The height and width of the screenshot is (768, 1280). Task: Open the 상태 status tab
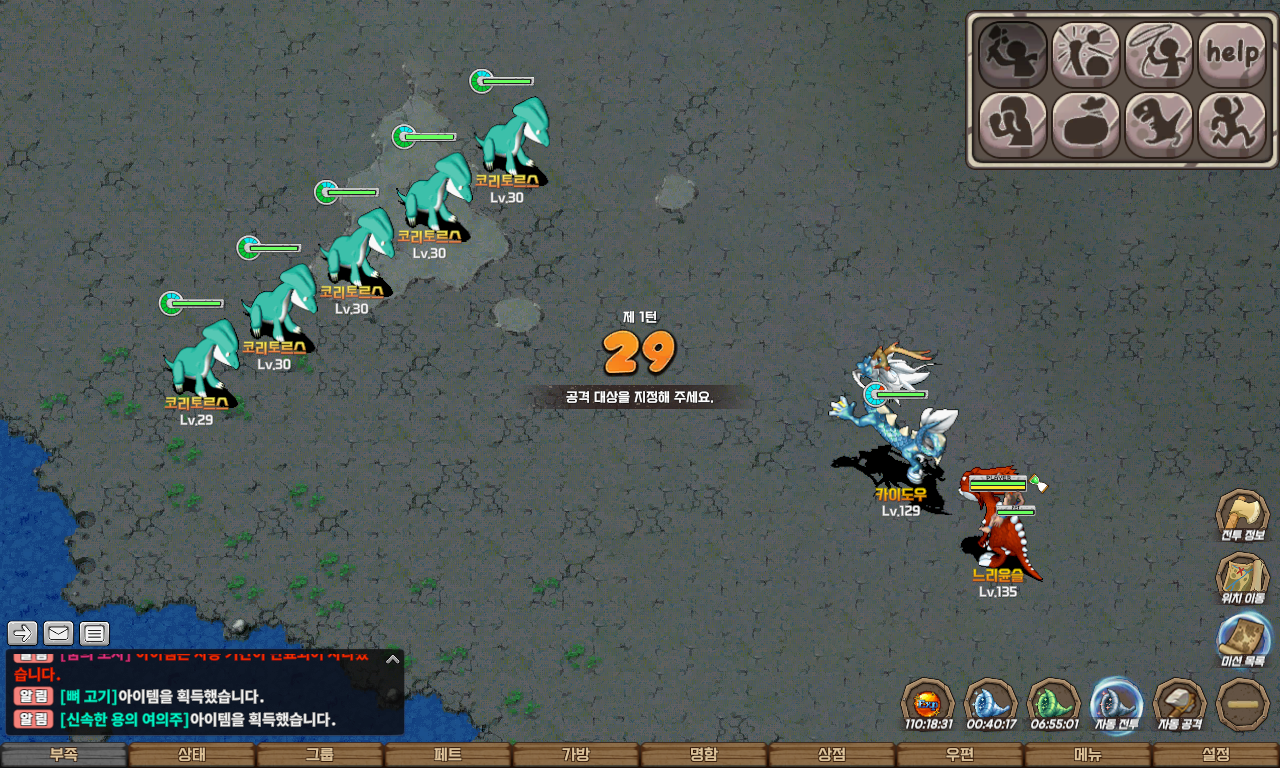click(192, 755)
